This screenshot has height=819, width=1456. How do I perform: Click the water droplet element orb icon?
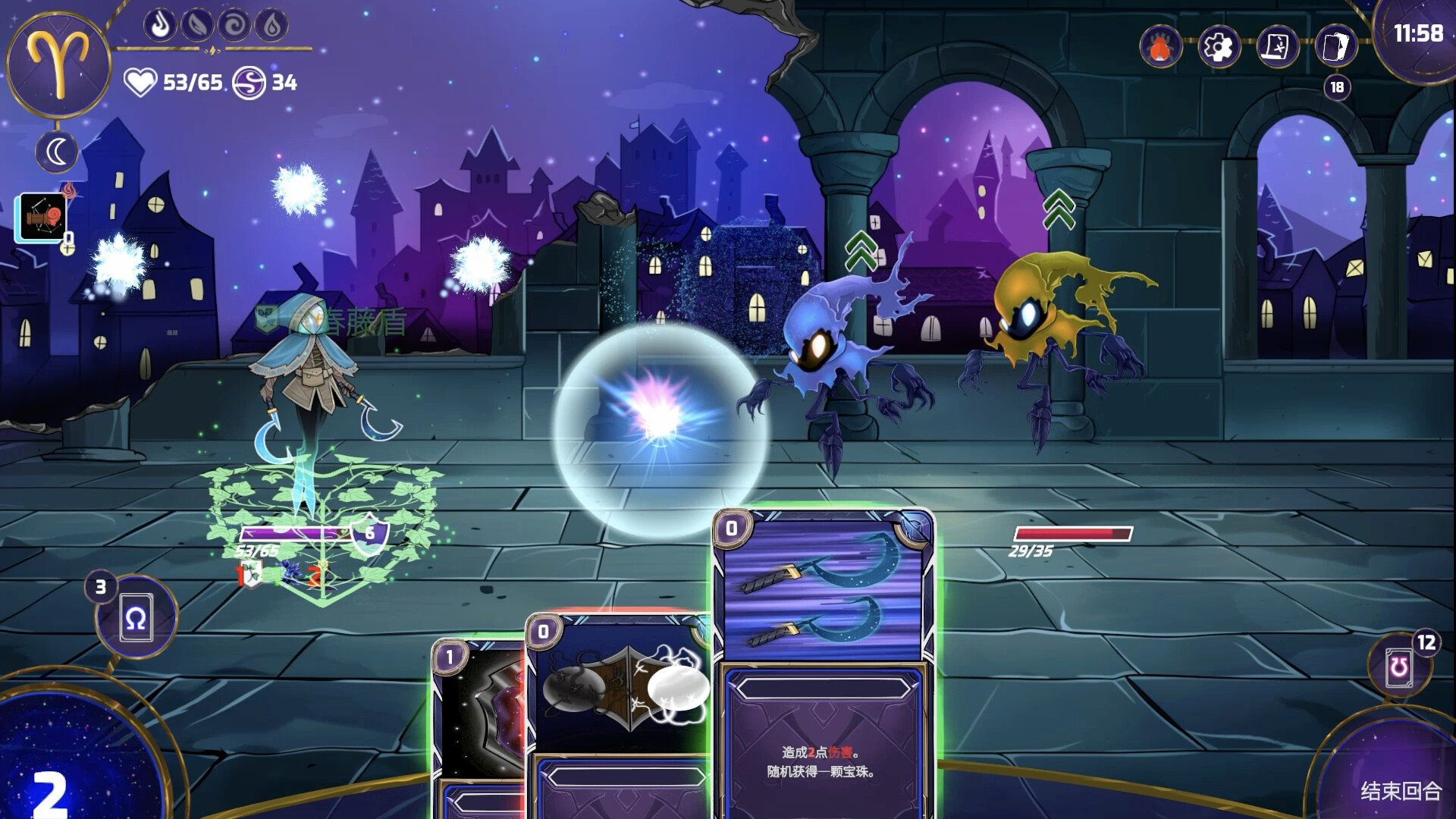271,26
